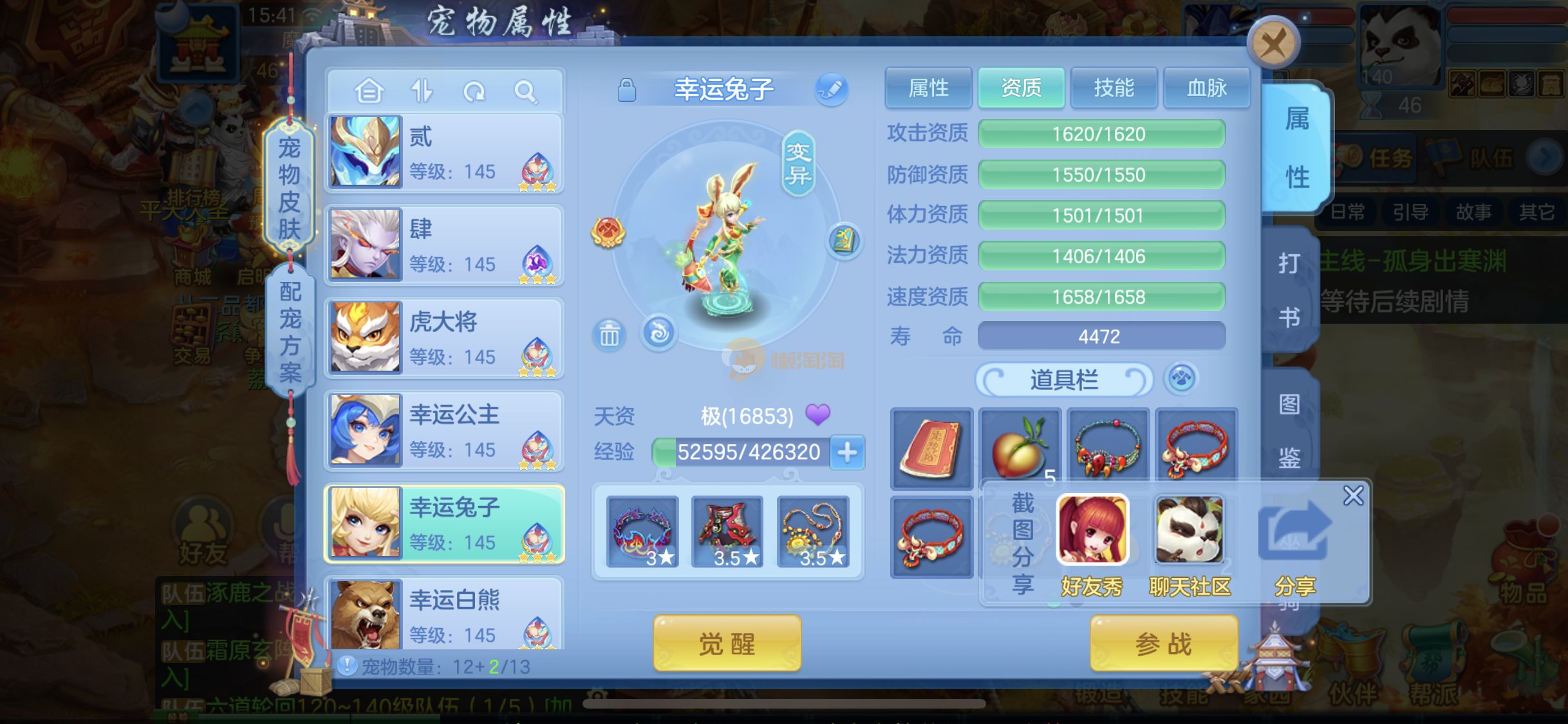Select the red book item slot
This screenshot has width=1568, height=724.
coord(931,449)
